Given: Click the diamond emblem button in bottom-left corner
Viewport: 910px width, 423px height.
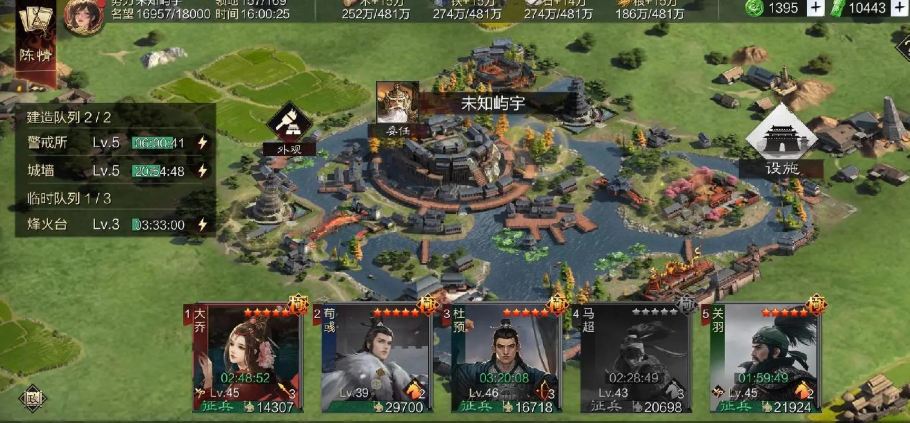Looking at the screenshot, I should pyautogui.click(x=32, y=396).
